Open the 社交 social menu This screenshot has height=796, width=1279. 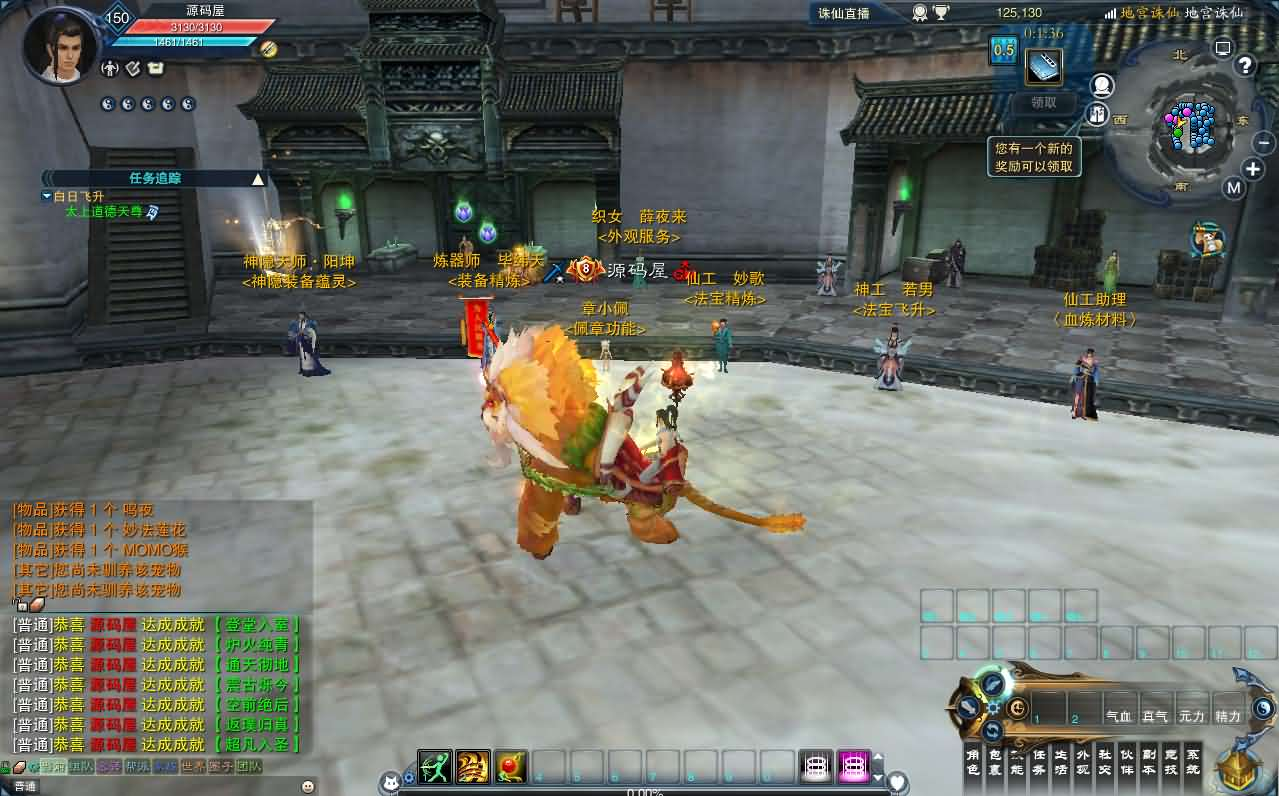1105,762
